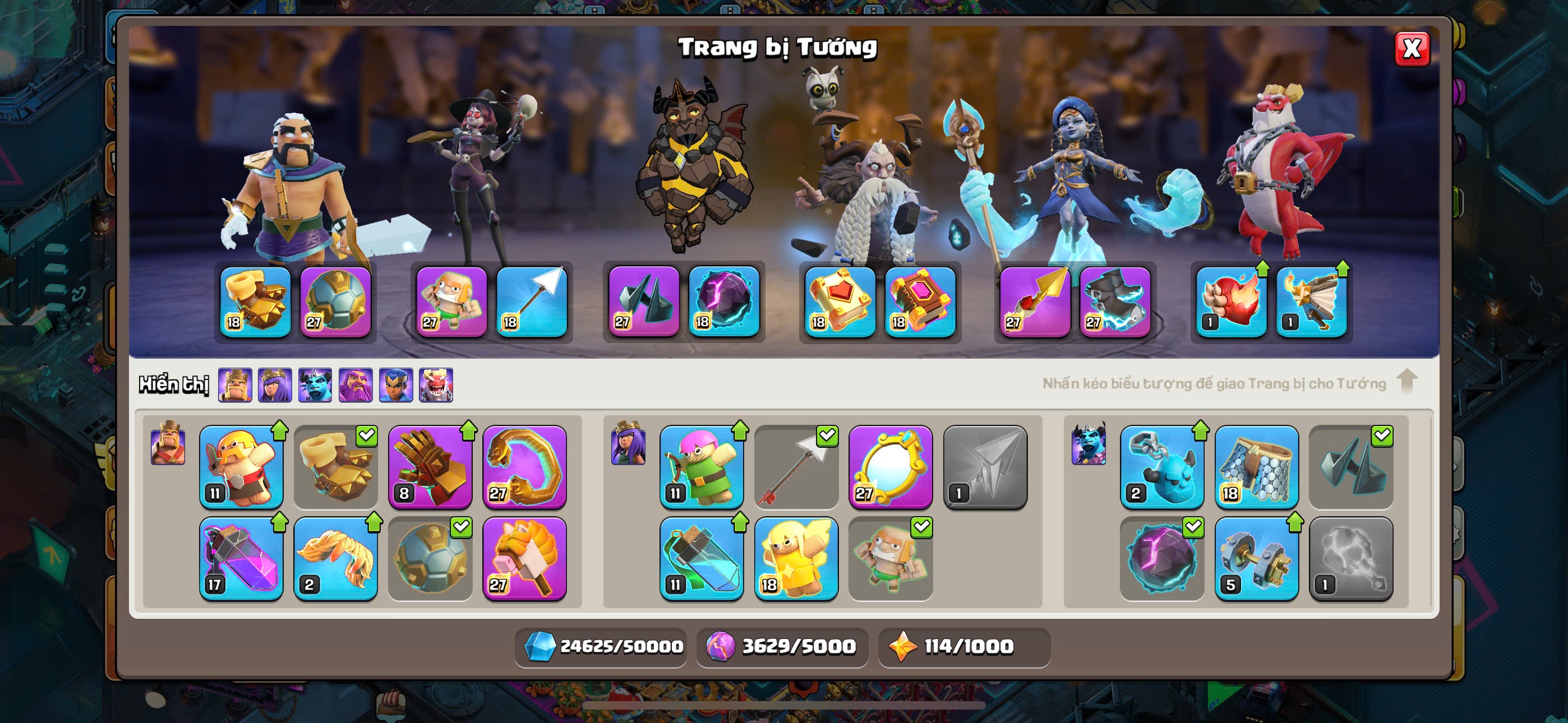Choose the Magic Mirror equipment

click(890, 467)
